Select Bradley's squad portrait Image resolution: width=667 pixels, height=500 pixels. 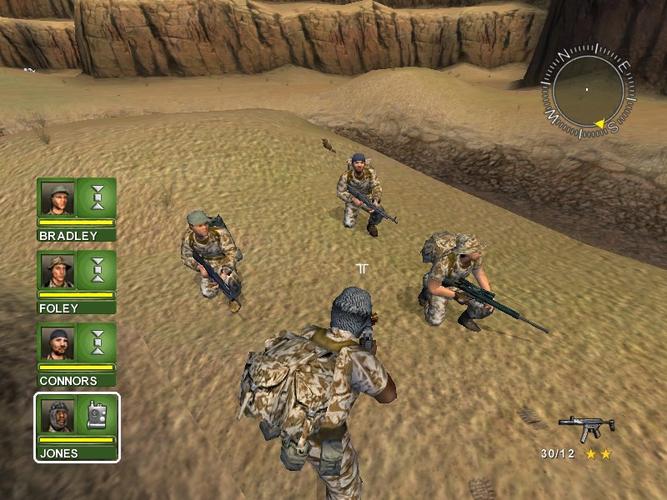pos(57,197)
